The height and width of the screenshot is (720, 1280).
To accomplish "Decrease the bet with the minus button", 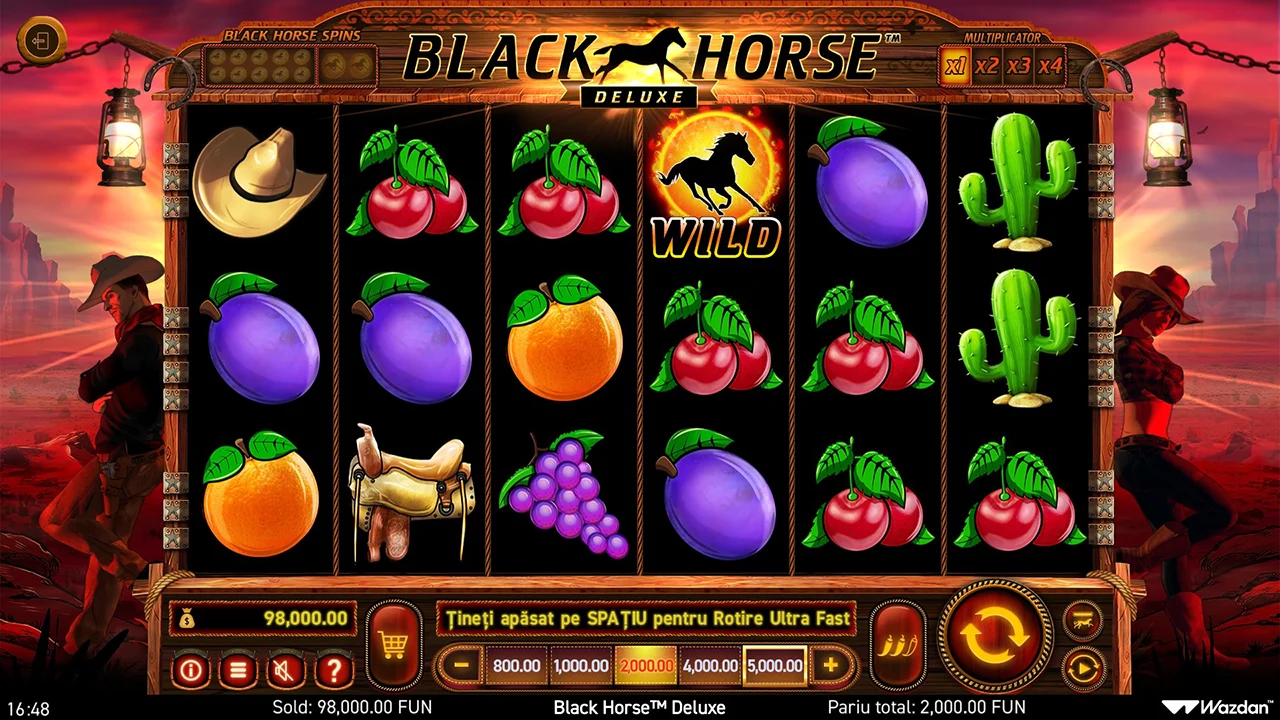I will [461, 666].
